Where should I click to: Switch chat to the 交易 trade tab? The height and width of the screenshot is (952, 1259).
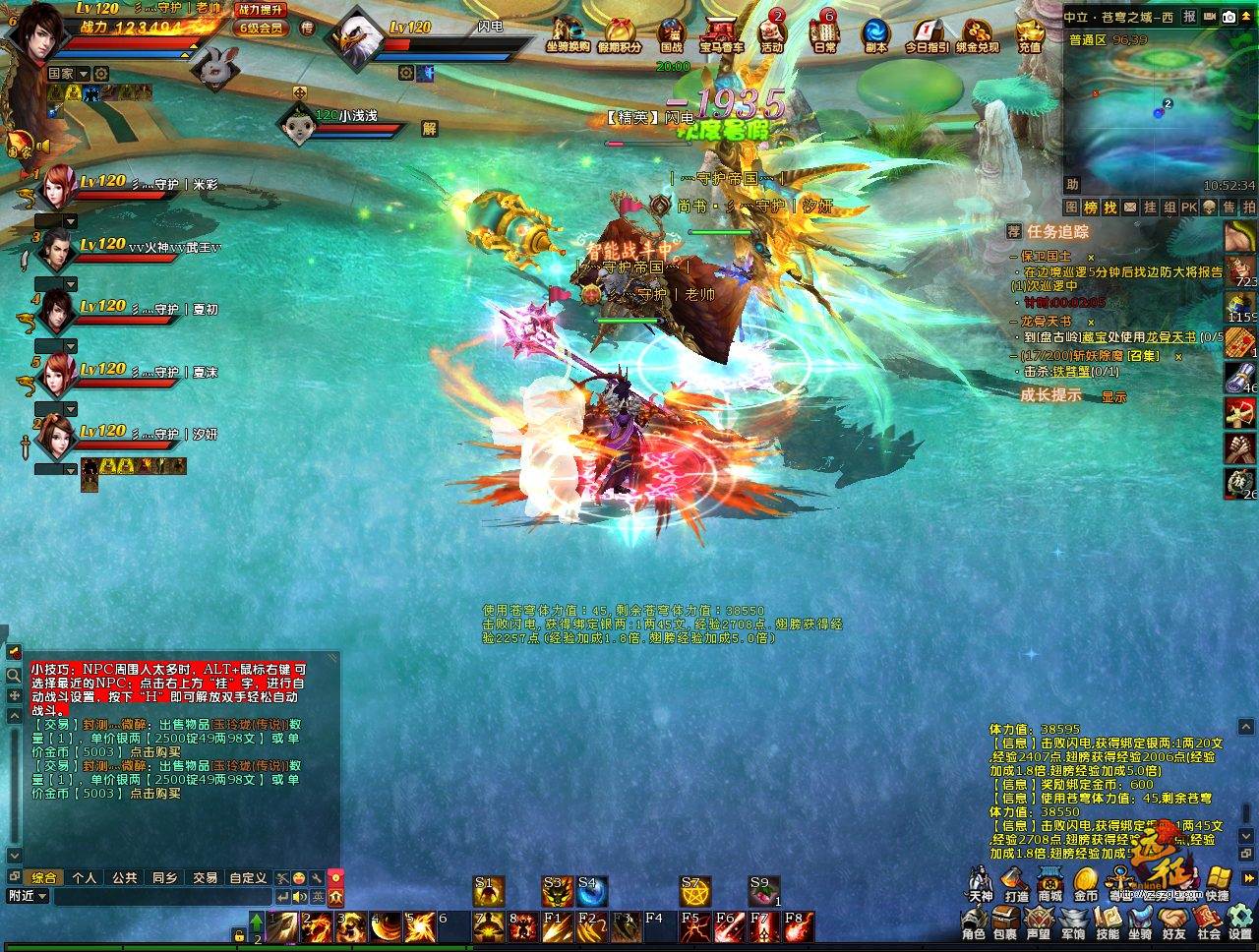click(x=205, y=877)
